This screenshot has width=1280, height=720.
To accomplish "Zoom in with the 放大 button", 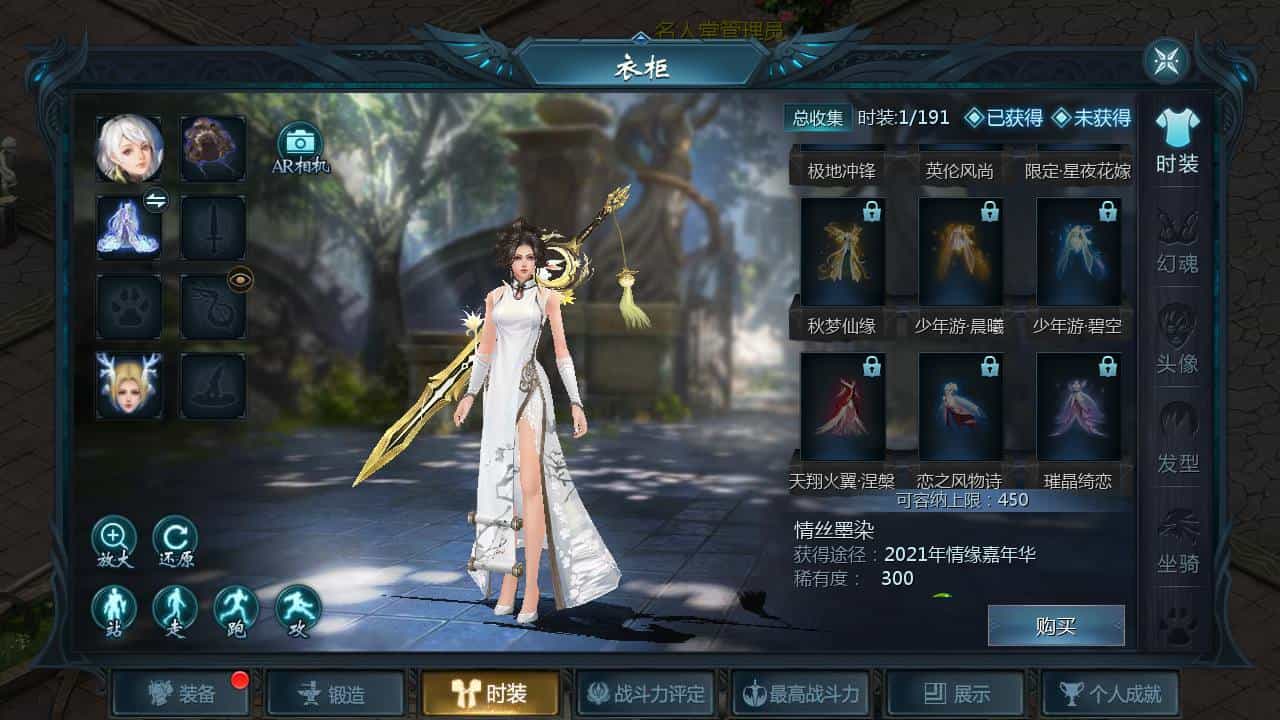I will click(114, 538).
